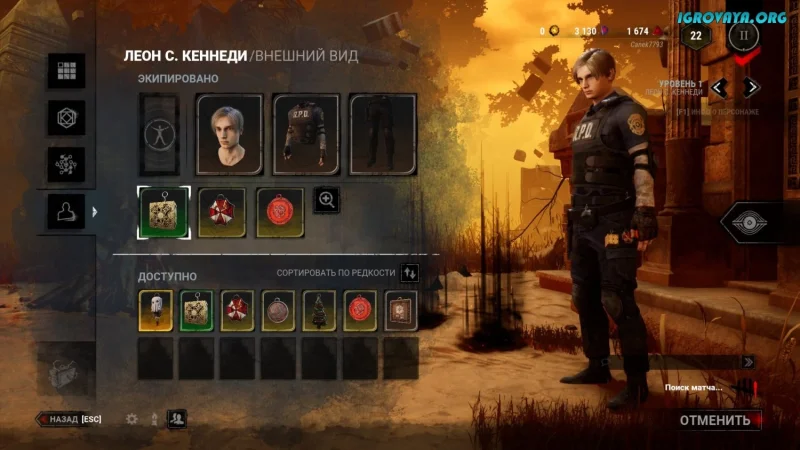Image resolution: width=800 pixels, height=450 pixels.
Task: Select the equipped black pants legs slot
Action: 382,135
